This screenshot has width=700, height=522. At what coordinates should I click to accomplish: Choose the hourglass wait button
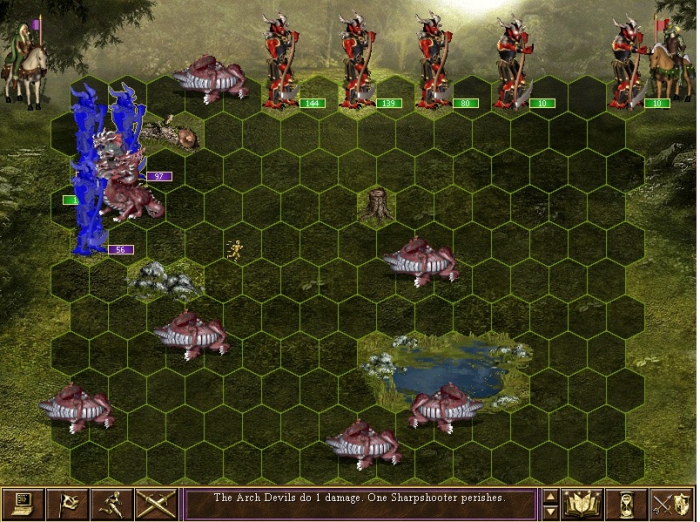pyautogui.click(x=627, y=503)
